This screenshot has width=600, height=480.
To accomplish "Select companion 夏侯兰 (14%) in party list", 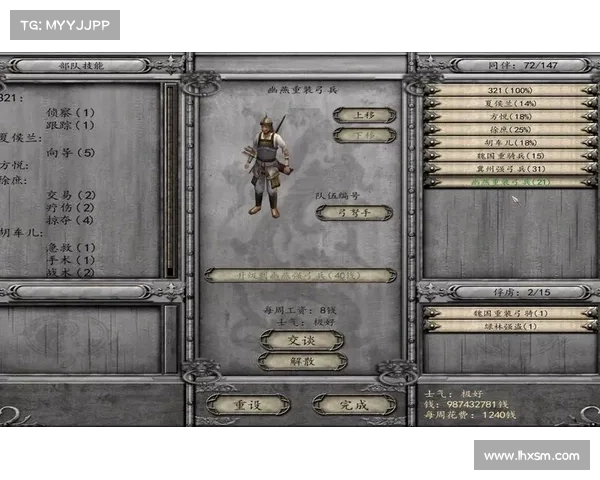I will (x=509, y=103).
